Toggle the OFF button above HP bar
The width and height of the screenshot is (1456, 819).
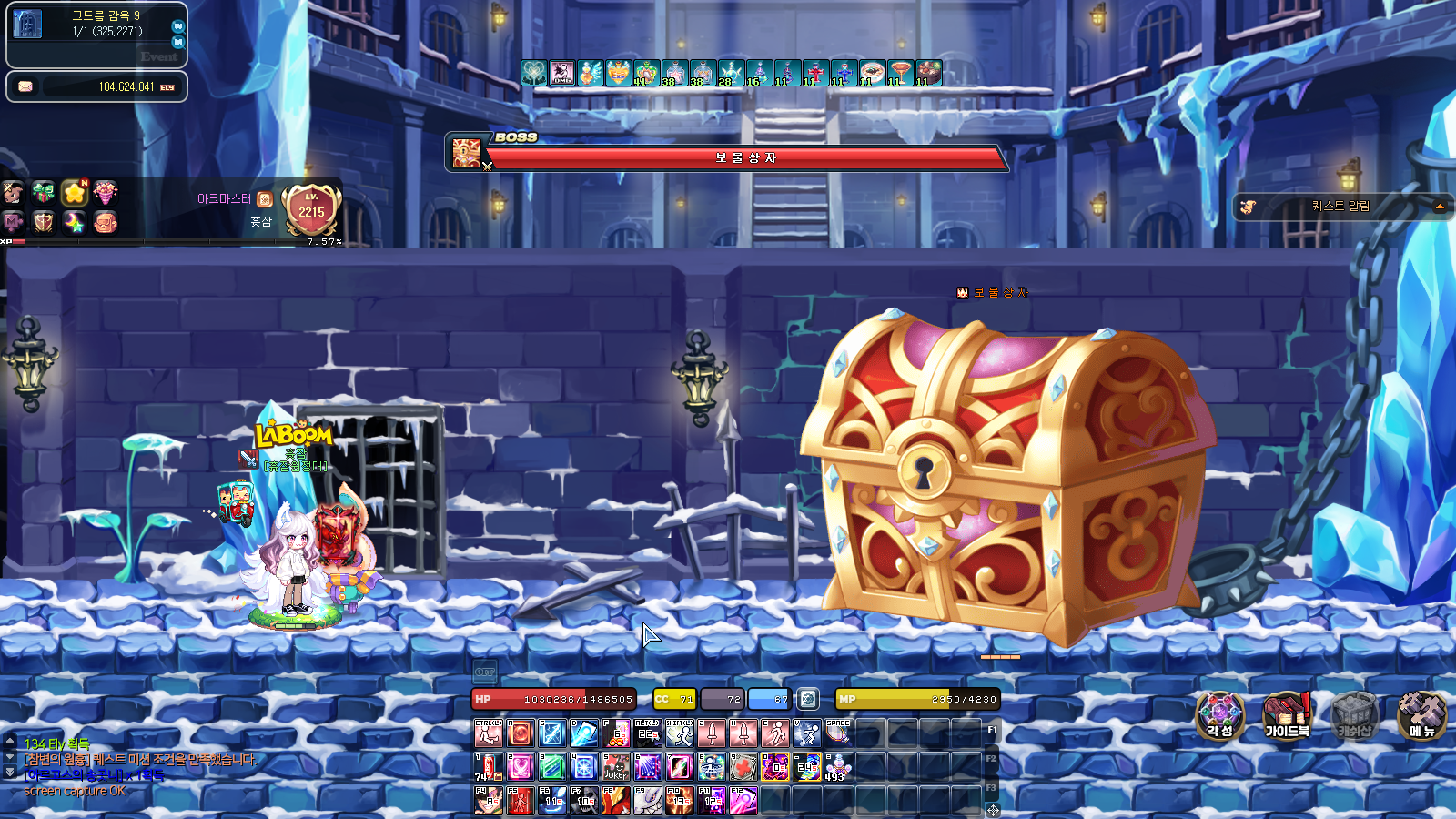pos(485,672)
